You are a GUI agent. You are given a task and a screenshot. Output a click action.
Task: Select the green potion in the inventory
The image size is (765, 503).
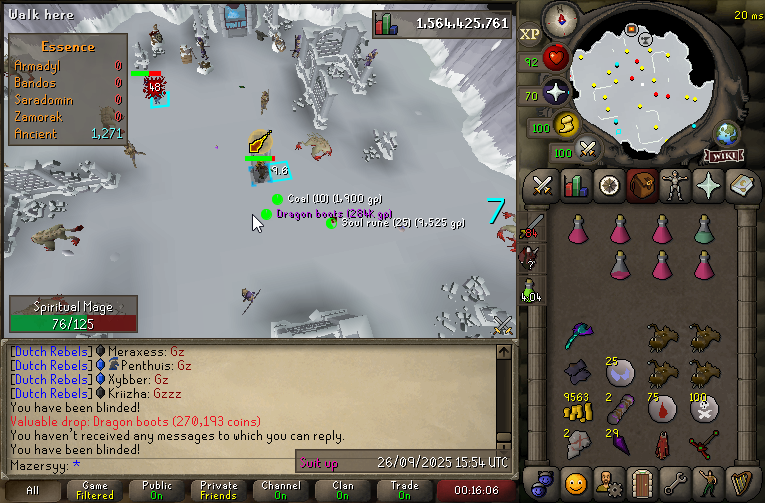pos(705,230)
